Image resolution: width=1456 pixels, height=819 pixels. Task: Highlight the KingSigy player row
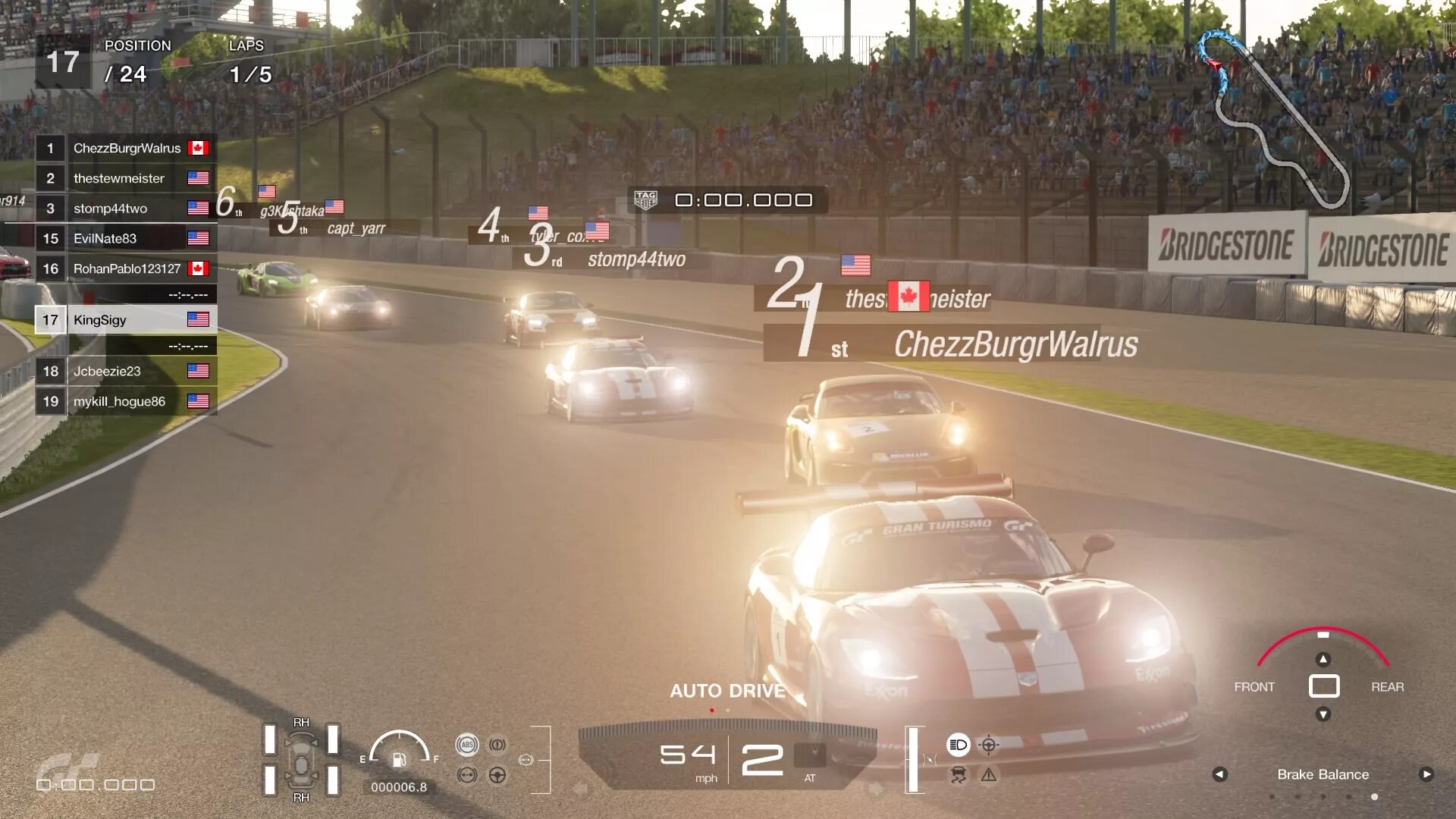127,320
